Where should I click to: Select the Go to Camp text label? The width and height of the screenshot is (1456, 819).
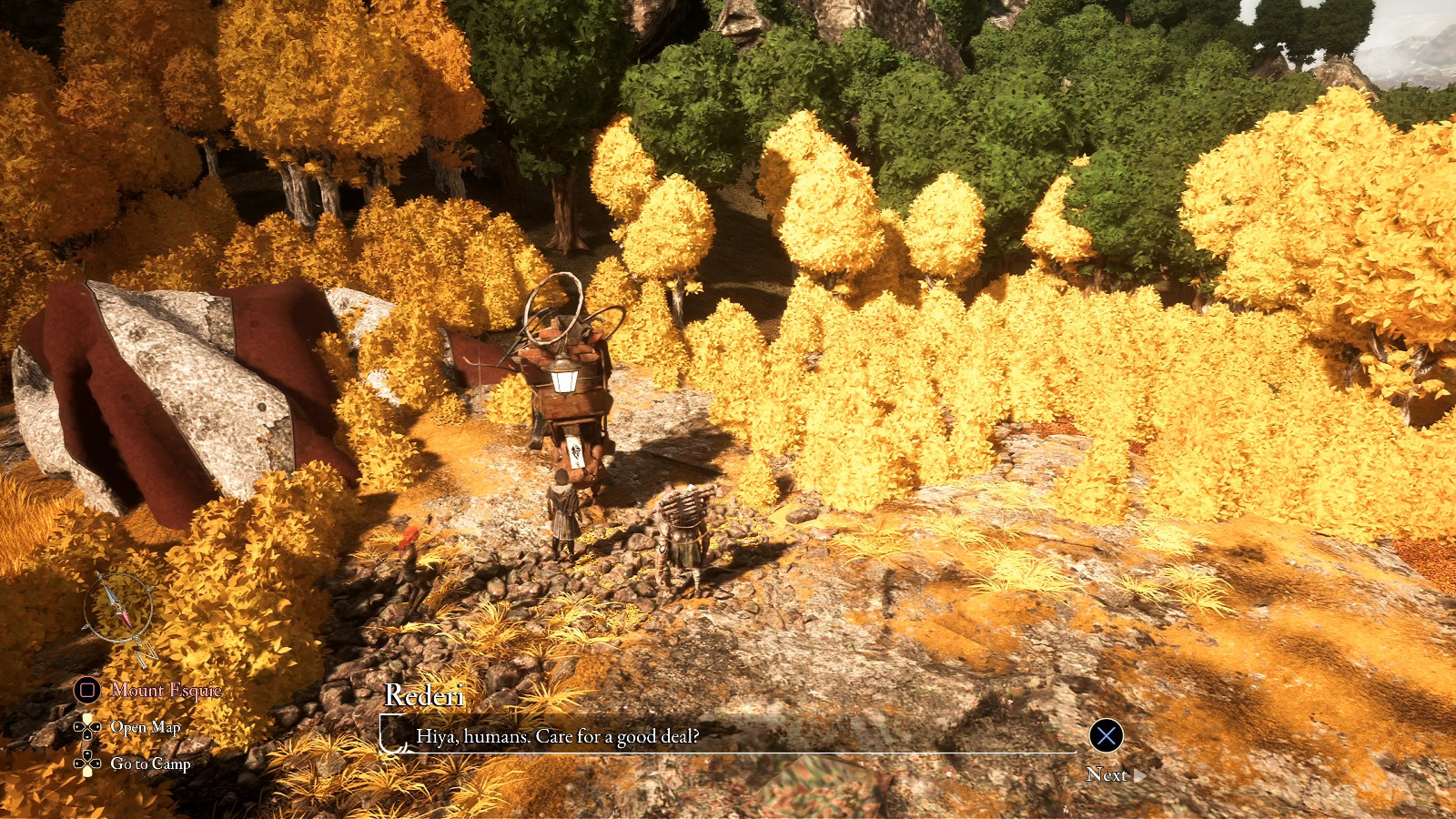coord(150,765)
